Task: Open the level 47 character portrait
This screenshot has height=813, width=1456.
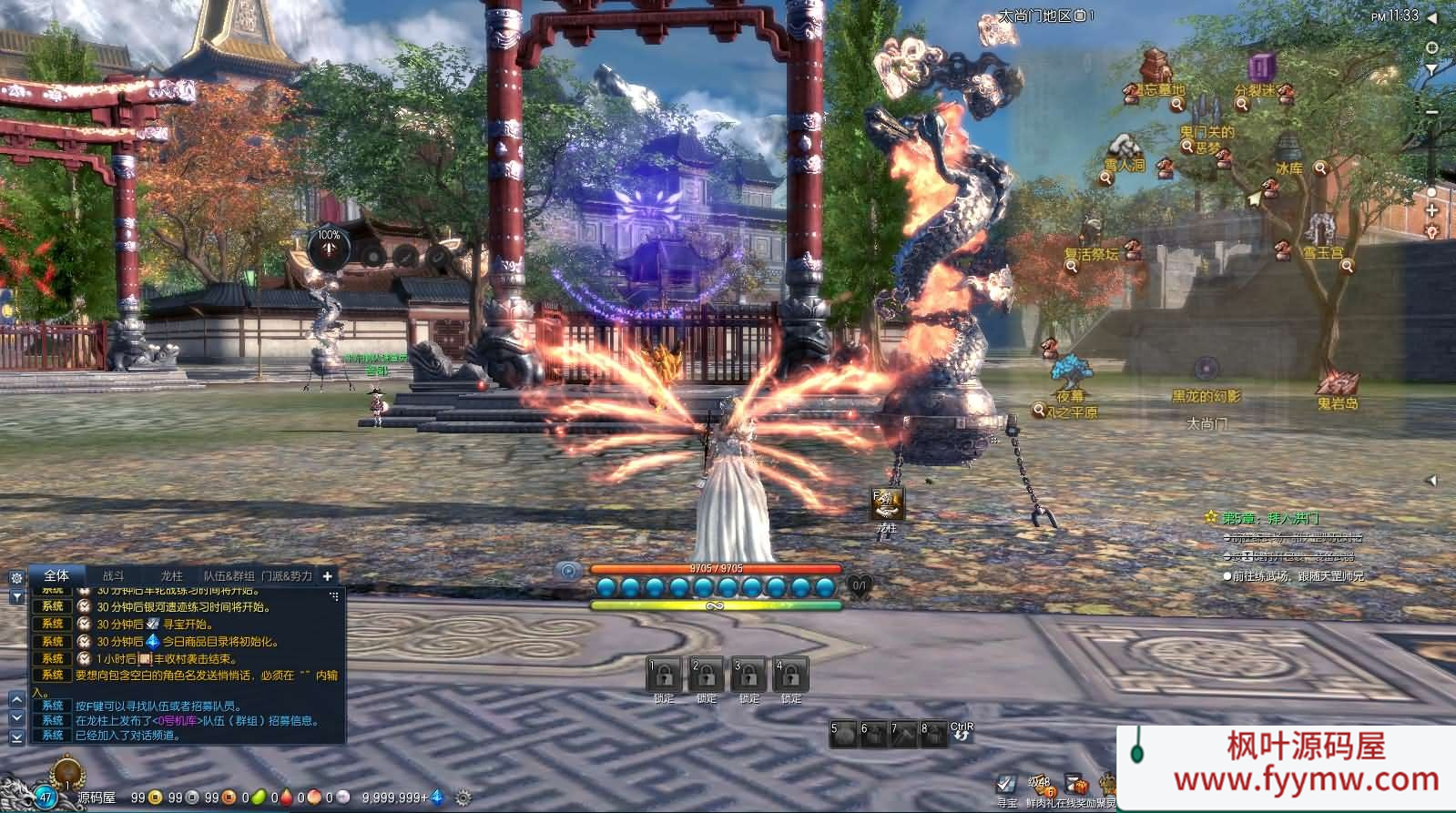Action: (x=43, y=796)
